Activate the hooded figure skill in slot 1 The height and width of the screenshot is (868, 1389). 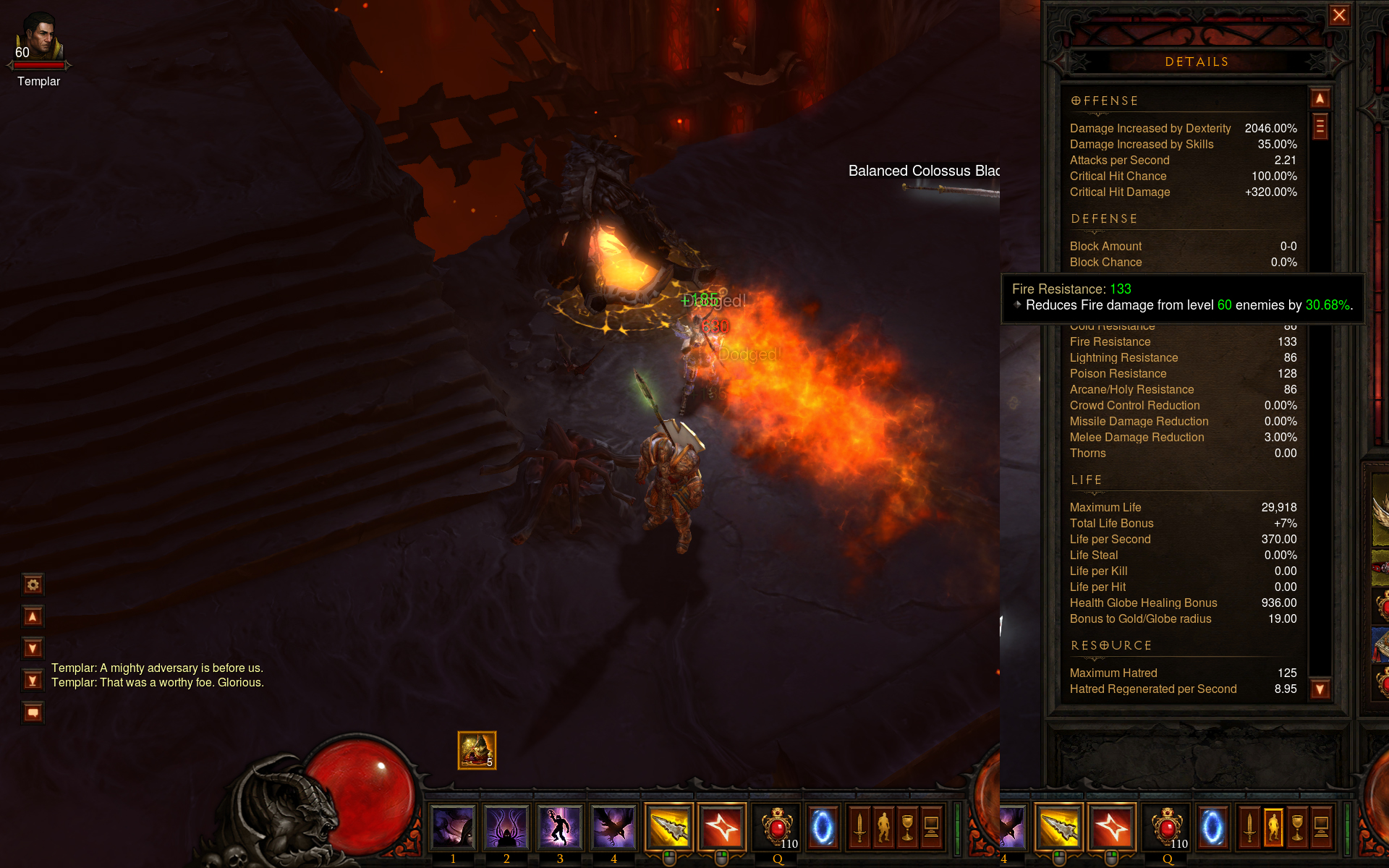pyautogui.click(x=453, y=827)
